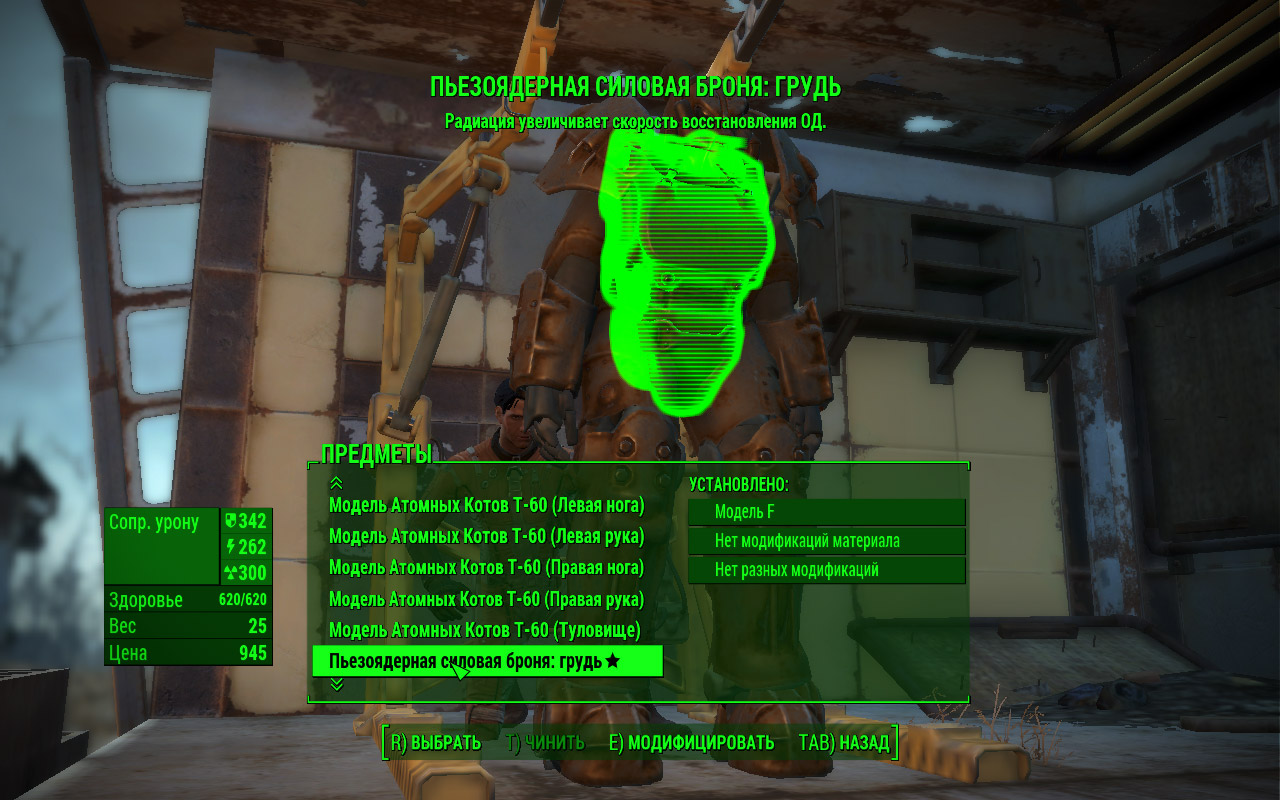This screenshot has width=1280, height=800.
Task: Open the installed Модель F mod
Action: coord(826,512)
